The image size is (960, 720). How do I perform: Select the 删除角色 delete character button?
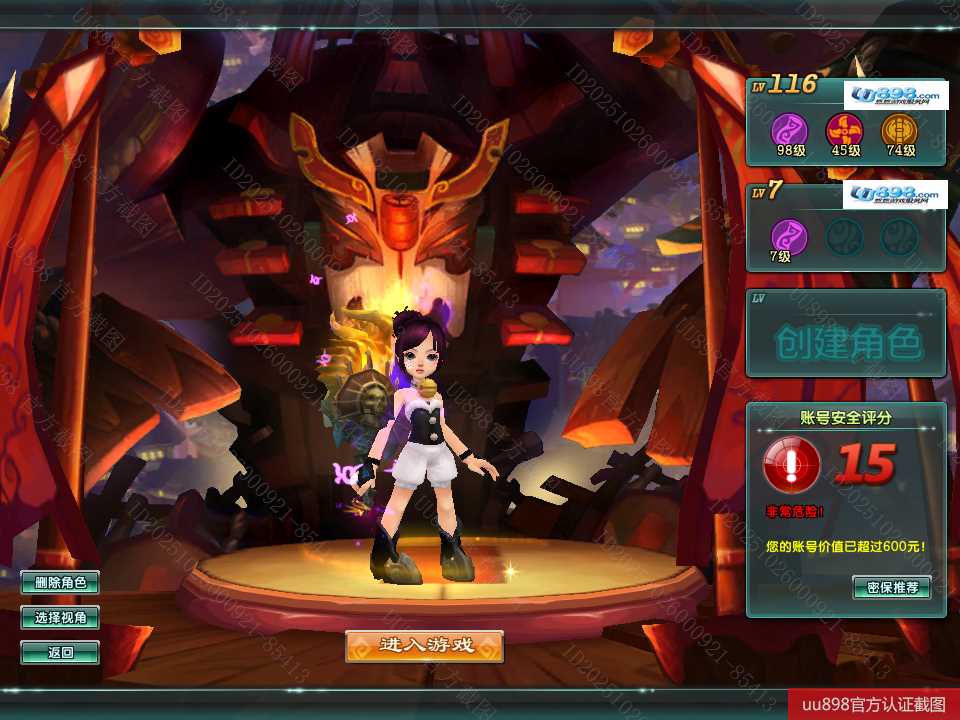coord(60,582)
